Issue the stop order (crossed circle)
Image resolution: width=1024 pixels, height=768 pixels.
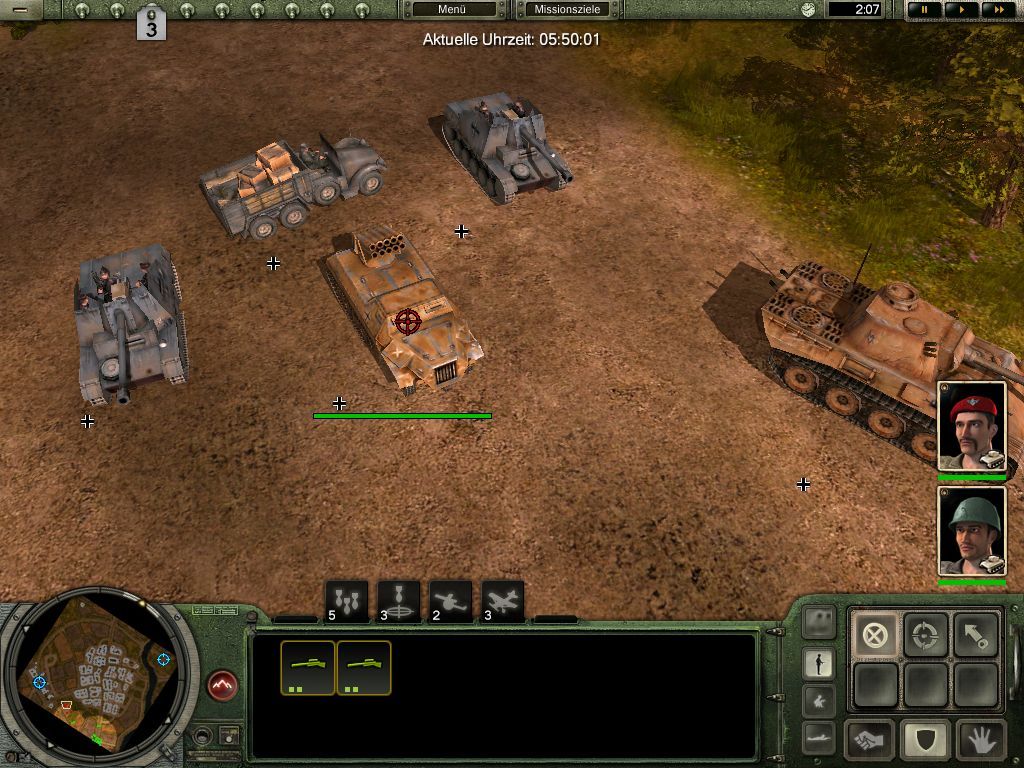pyautogui.click(x=875, y=635)
